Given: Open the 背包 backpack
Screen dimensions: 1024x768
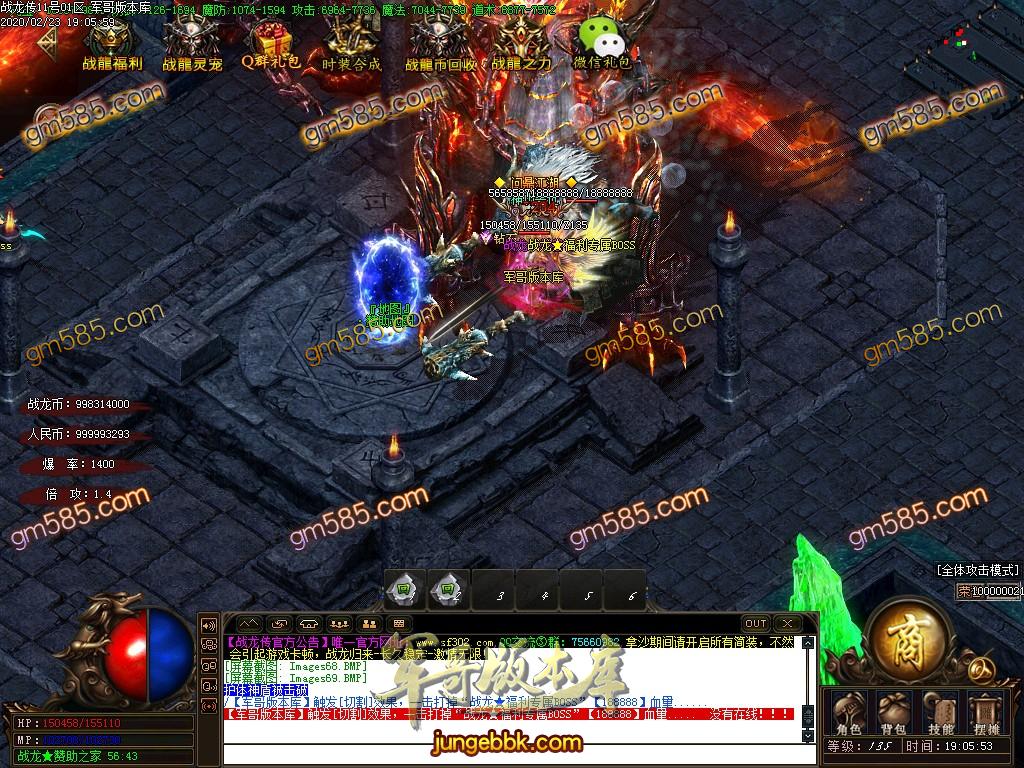Looking at the screenshot, I should [x=893, y=711].
